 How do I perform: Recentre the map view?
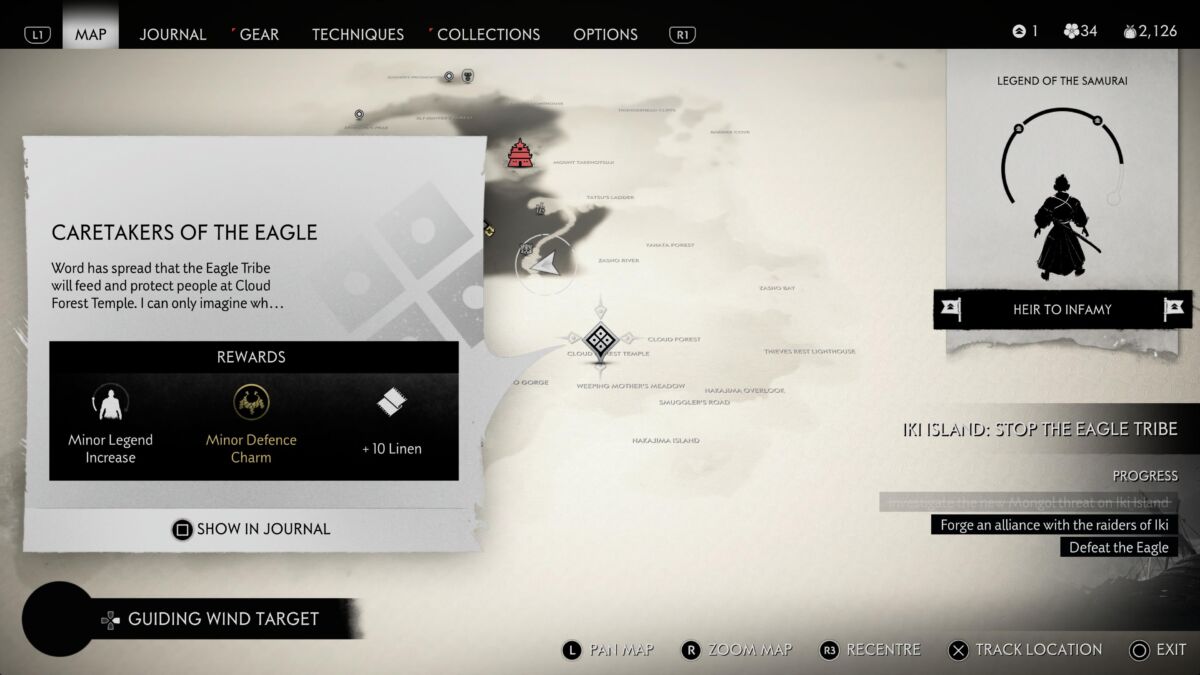870,650
